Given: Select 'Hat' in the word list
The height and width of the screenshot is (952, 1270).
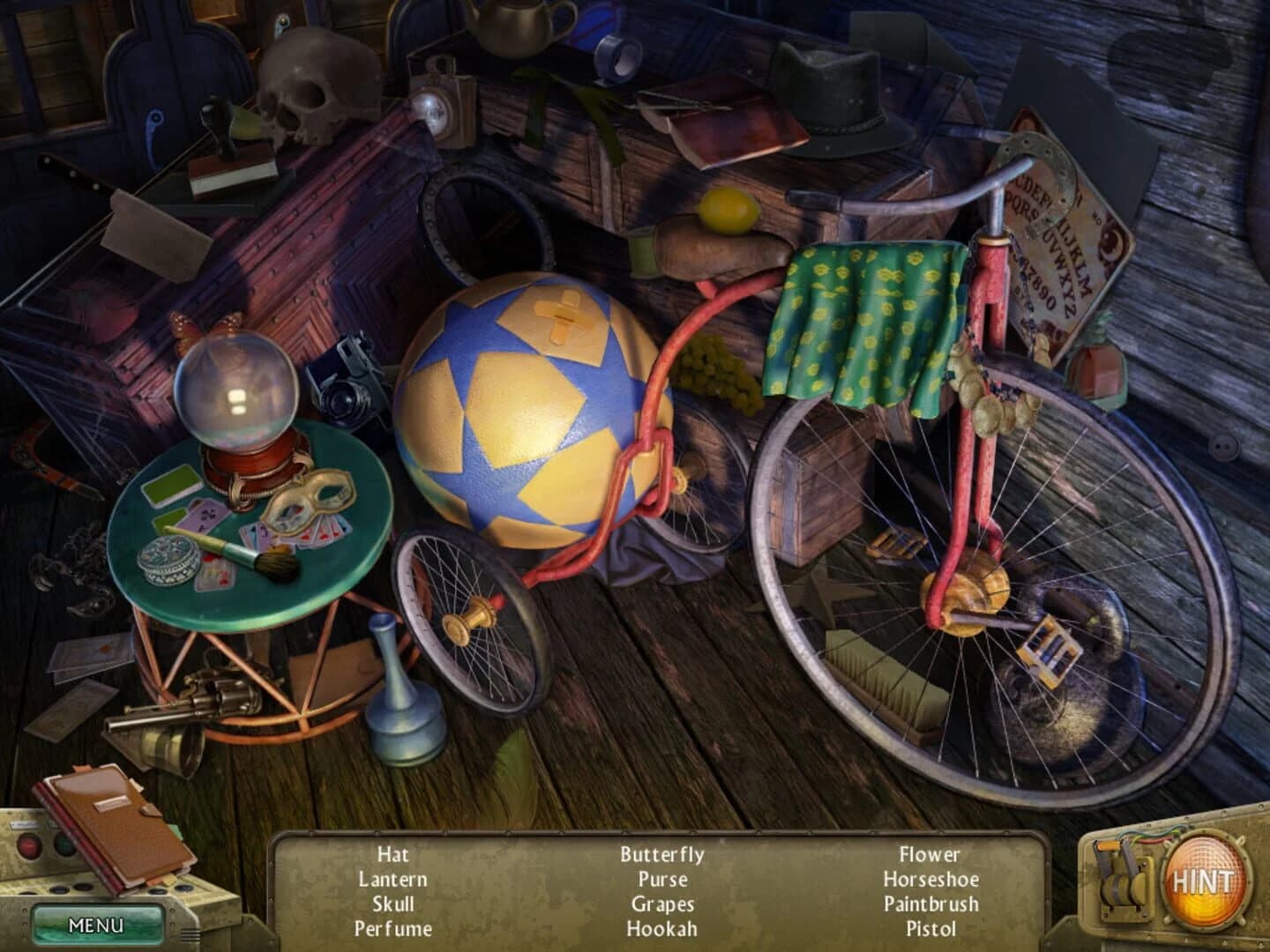Looking at the screenshot, I should click(x=392, y=854).
